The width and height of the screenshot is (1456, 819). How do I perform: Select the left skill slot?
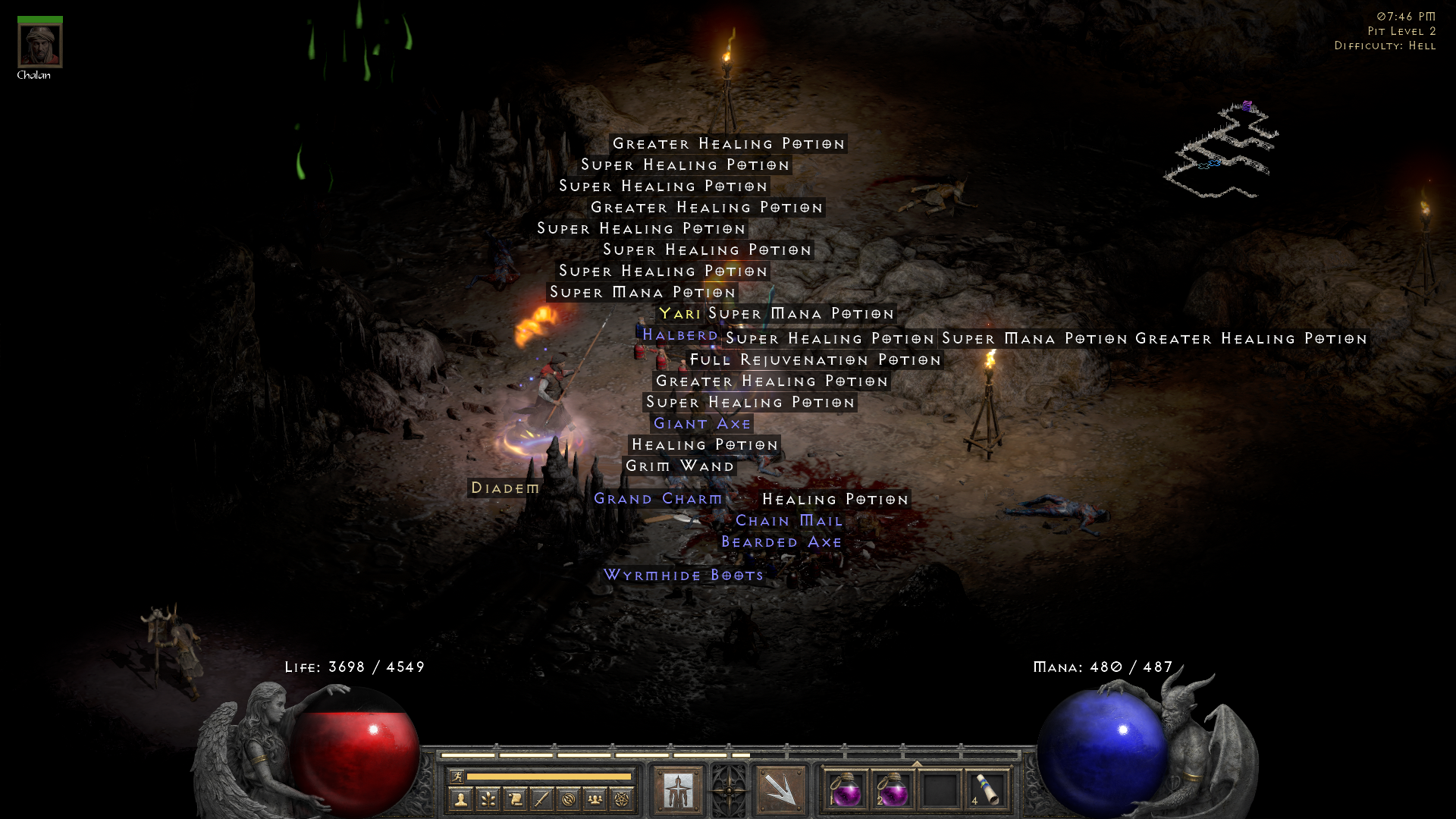pyautogui.click(x=677, y=790)
